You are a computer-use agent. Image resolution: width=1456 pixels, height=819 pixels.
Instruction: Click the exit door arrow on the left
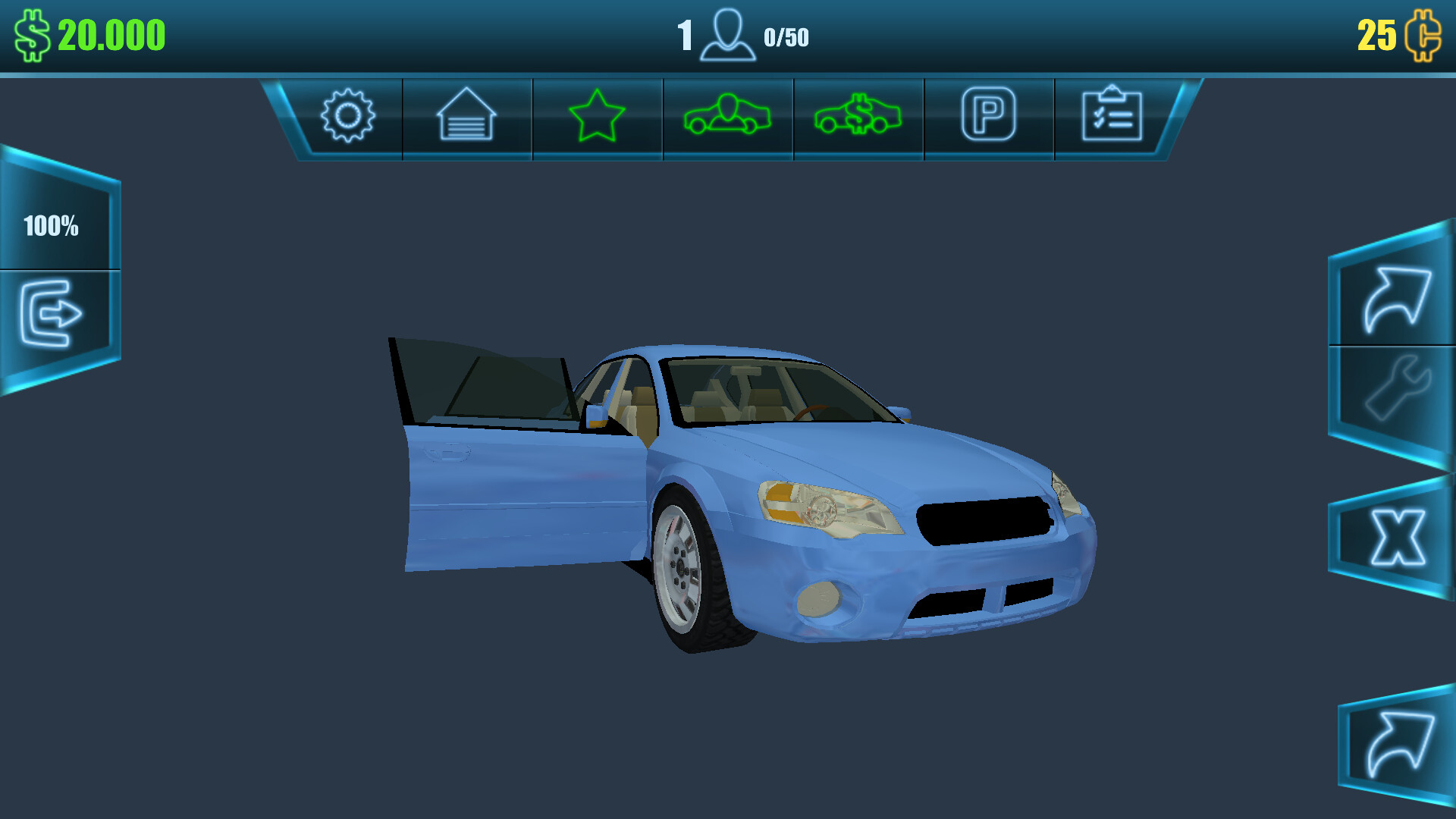pyautogui.click(x=53, y=315)
